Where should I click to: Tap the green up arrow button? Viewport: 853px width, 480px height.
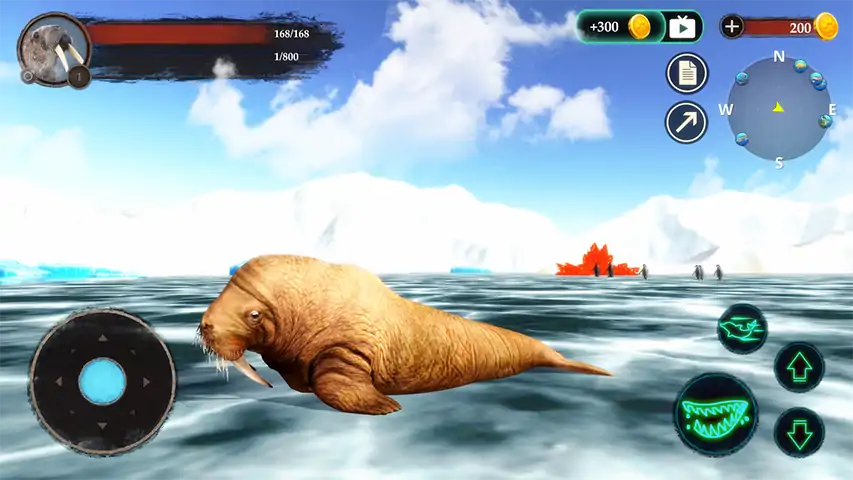[799, 367]
